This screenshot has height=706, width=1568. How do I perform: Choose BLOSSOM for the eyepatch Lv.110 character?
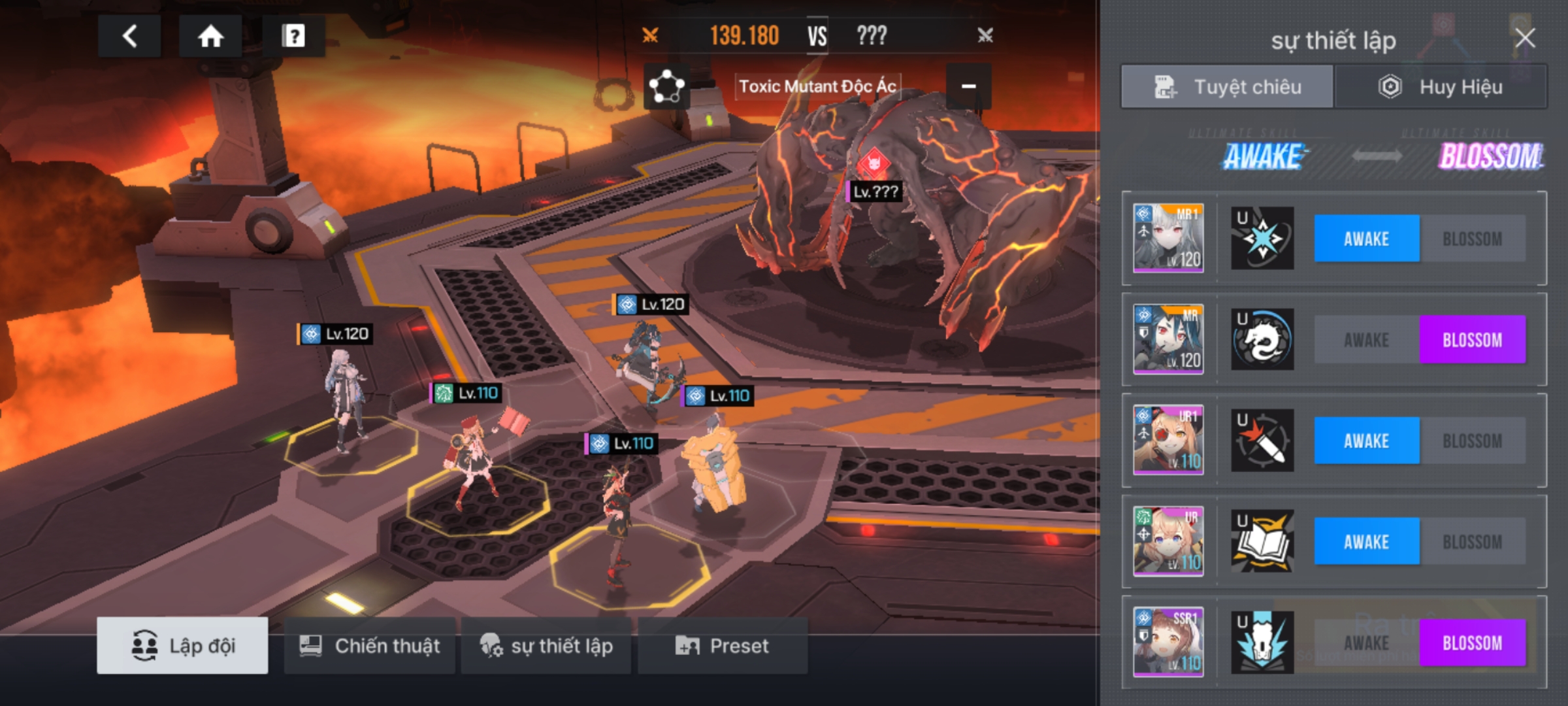tap(1472, 441)
